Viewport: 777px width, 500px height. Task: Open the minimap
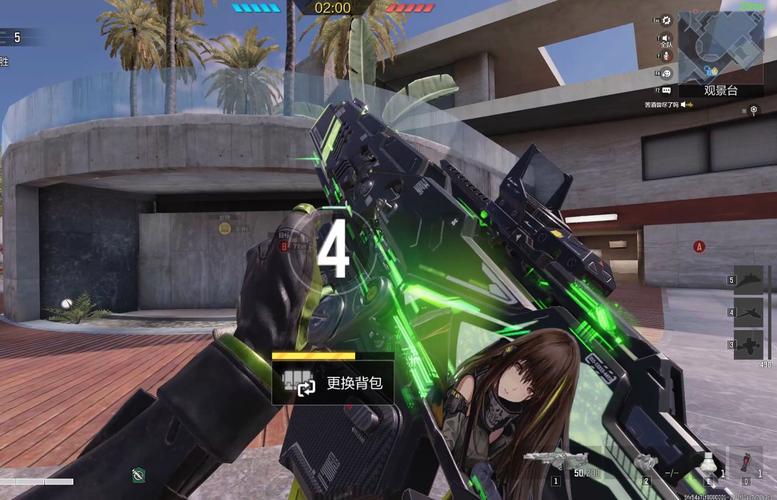point(720,46)
